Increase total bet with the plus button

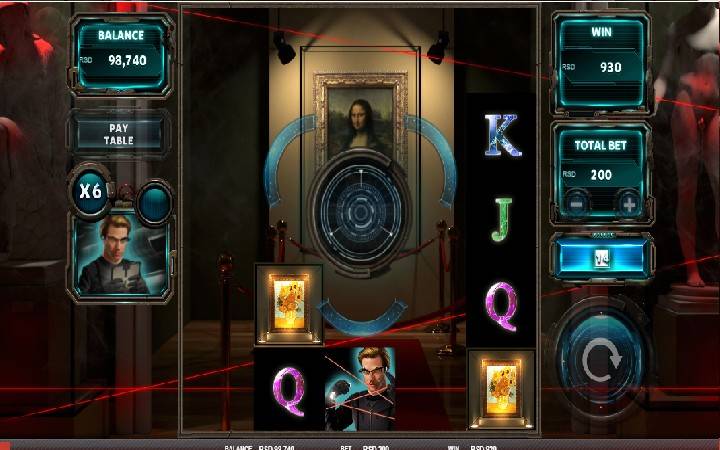(629, 205)
